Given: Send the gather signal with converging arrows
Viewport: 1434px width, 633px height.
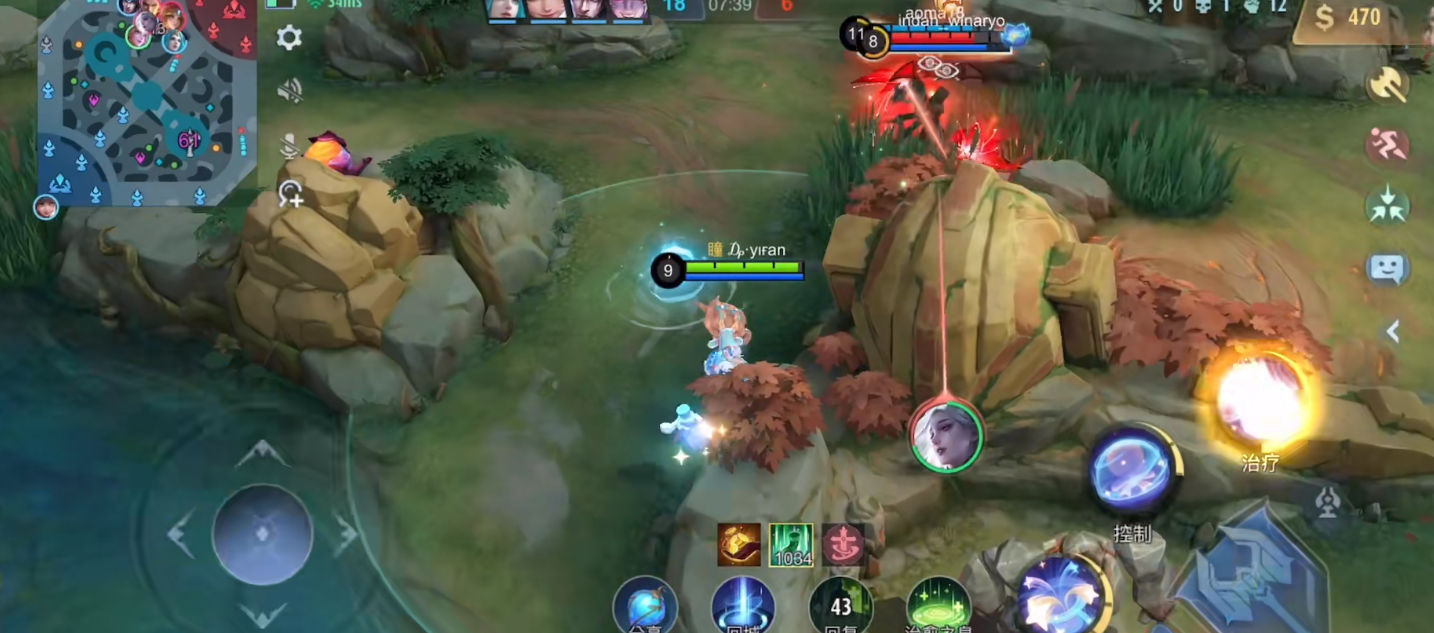Looking at the screenshot, I should (1387, 206).
